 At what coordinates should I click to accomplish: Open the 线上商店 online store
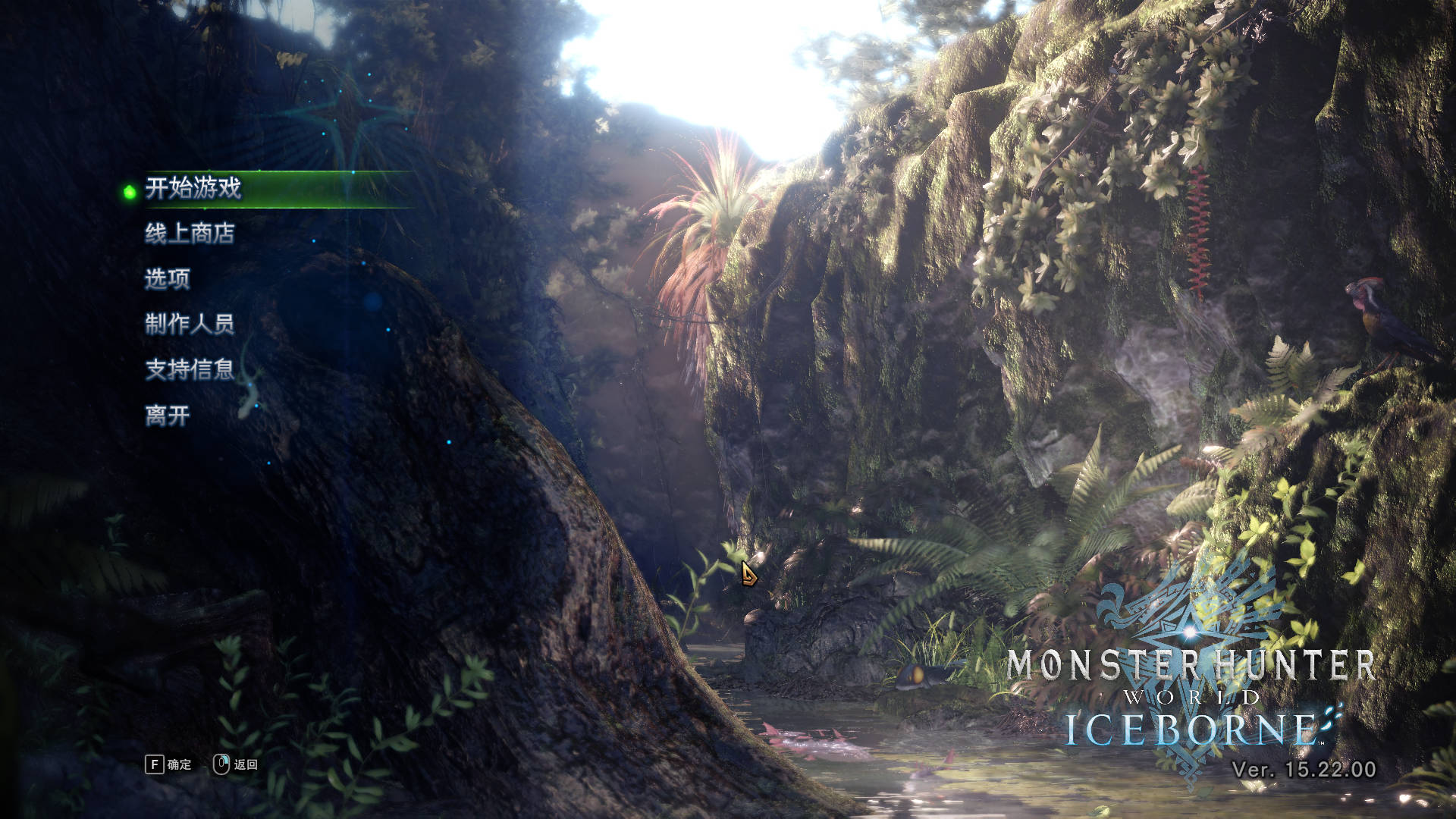coord(190,233)
